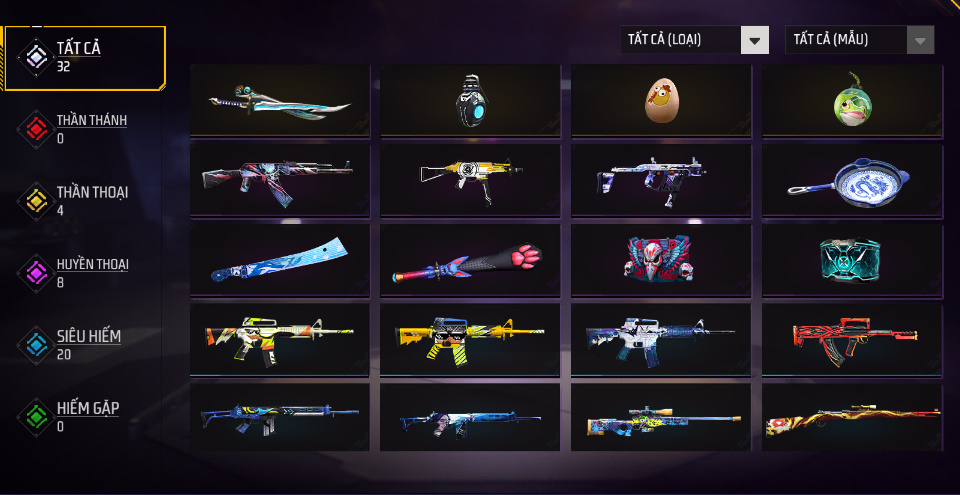Select the red and black FAMAS skin
Screen dimensions: 960x495
[x=852, y=339]
